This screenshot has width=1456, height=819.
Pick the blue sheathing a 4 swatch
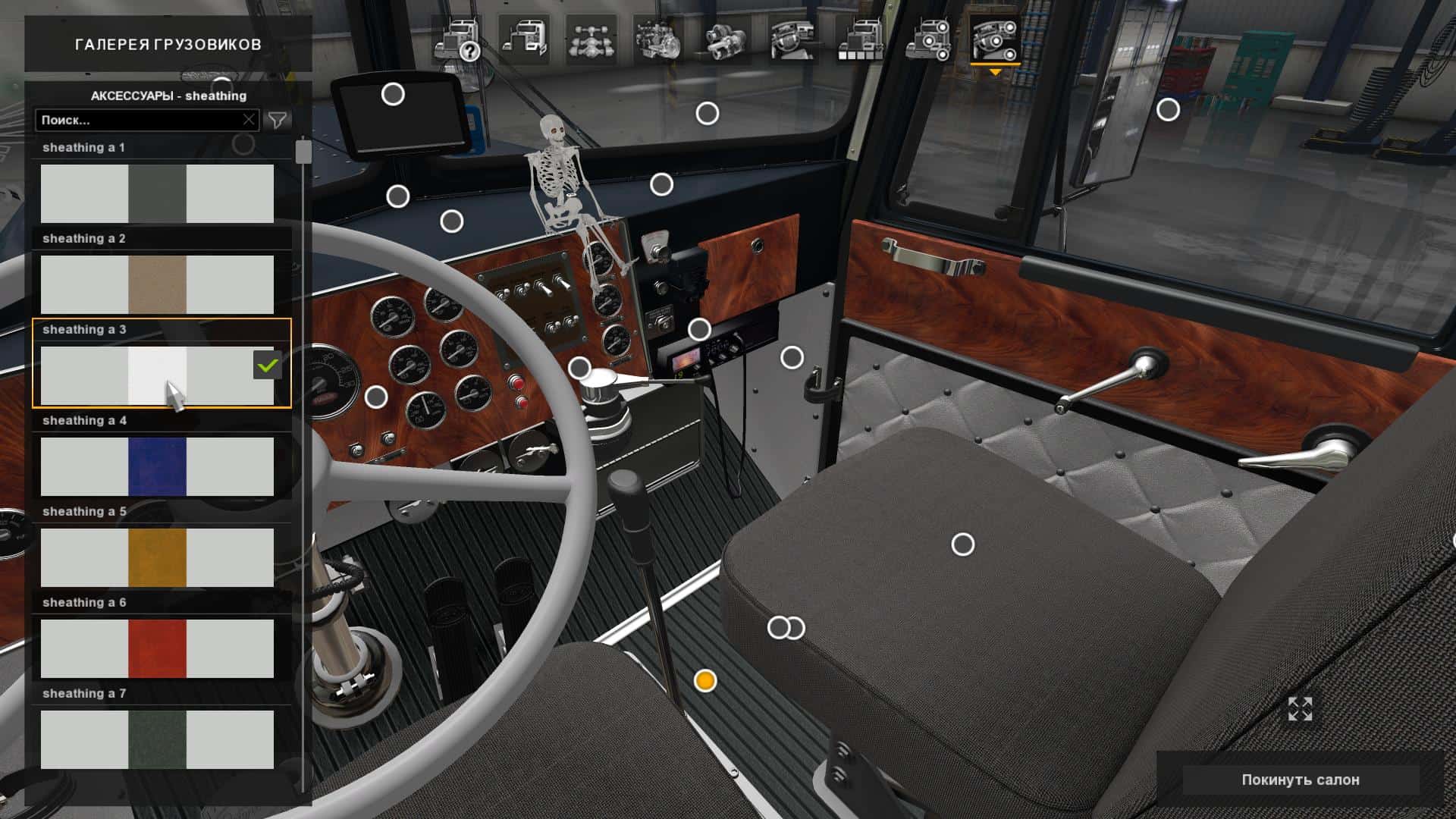157,466
